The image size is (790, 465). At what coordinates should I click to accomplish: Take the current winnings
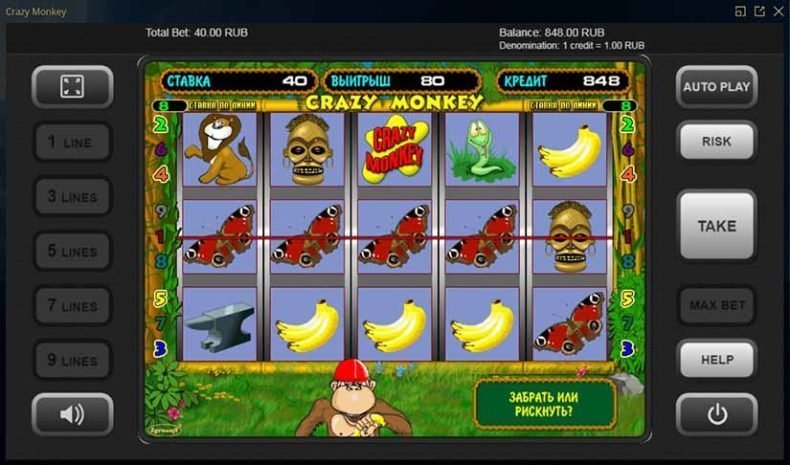(716, 226)
